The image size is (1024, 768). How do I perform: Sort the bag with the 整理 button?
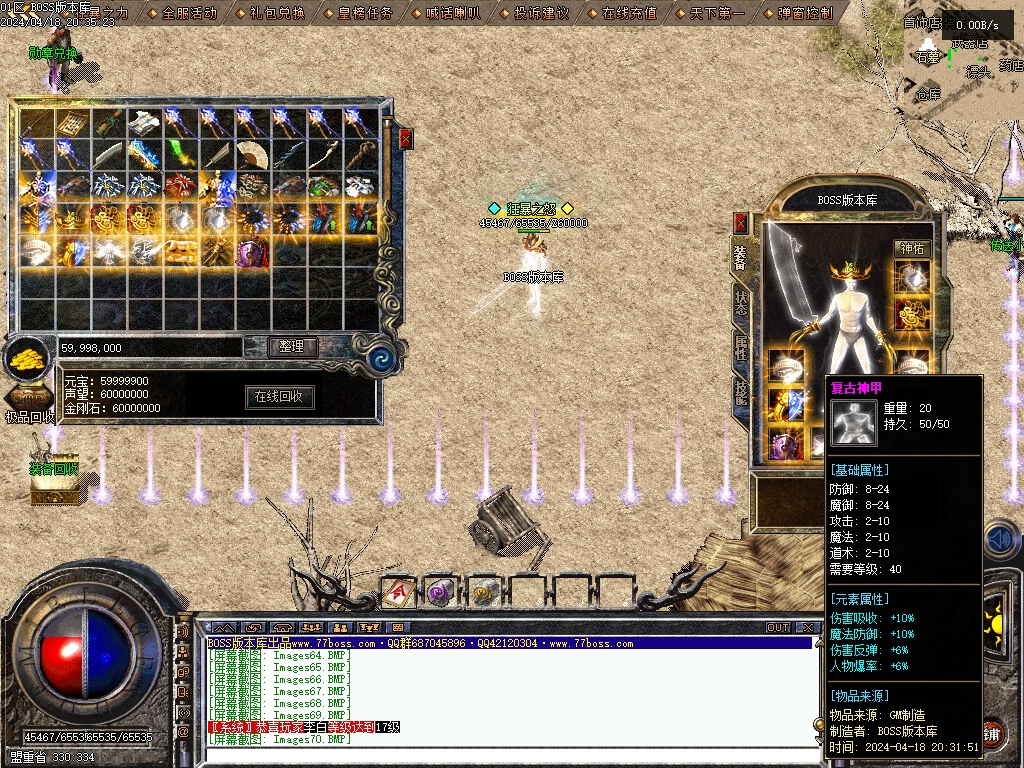(x=292, y=347)
